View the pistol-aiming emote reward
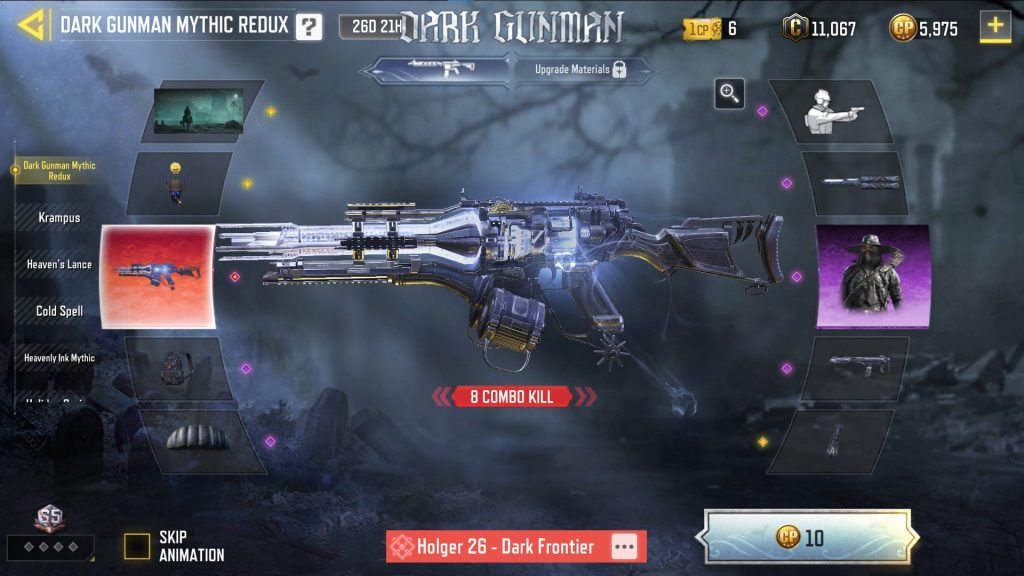This screenshot has width=1024, height=576. pos(838,110)
